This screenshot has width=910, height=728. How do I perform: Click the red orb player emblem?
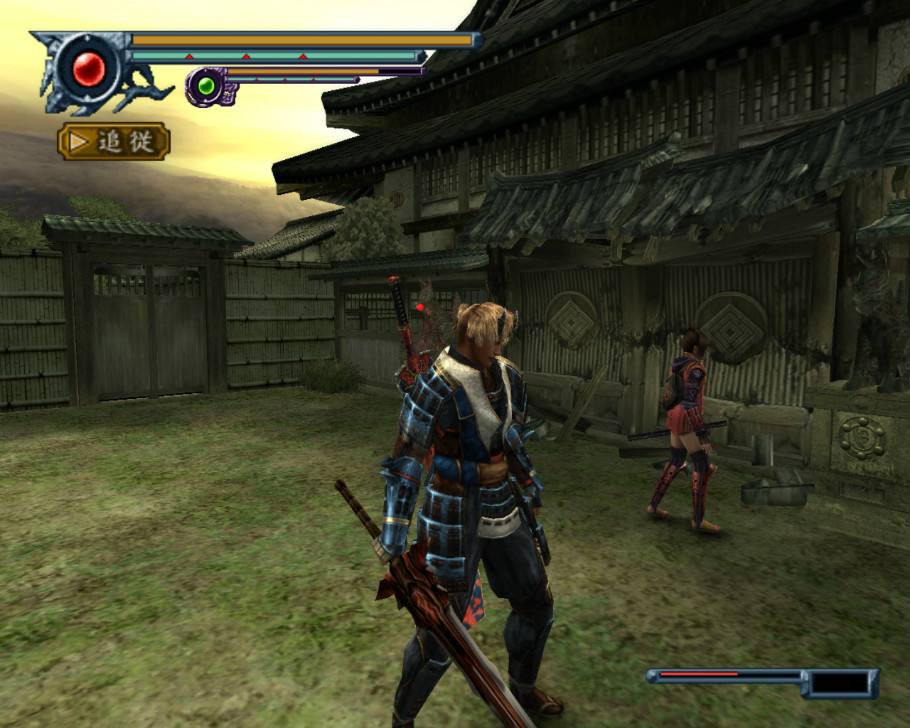click(x=89, y=68)
